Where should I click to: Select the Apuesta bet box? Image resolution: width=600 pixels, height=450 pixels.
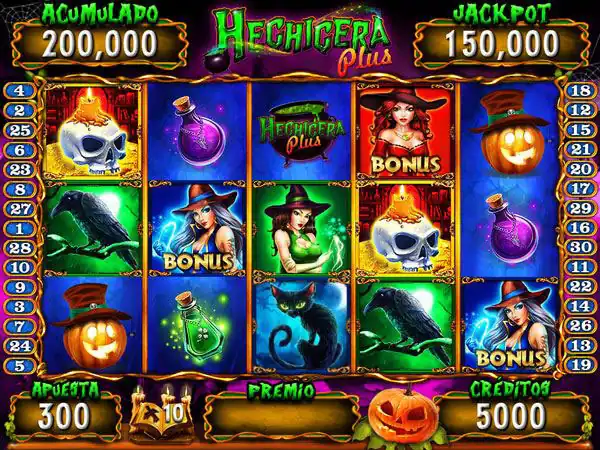tap(65, 413)
